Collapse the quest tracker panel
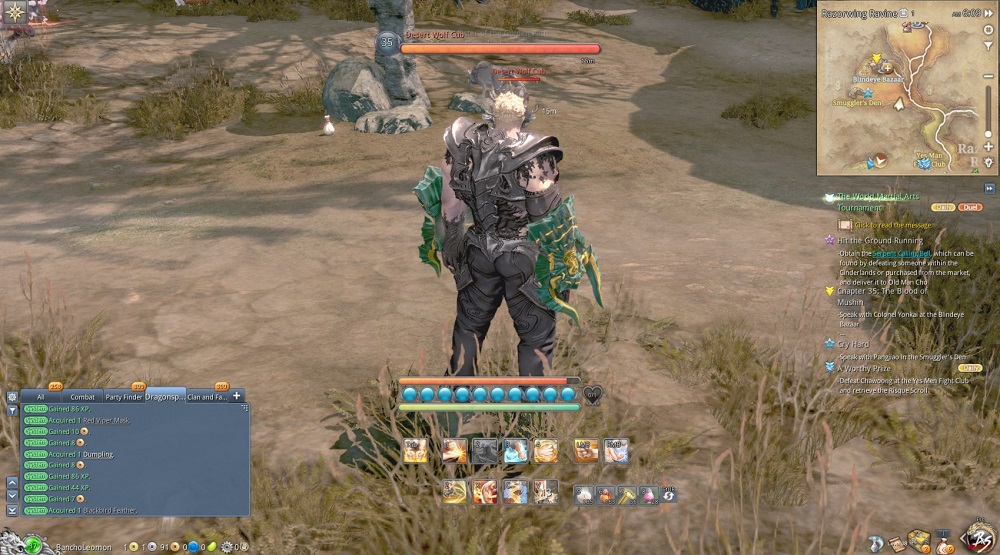 pos(989,188)
